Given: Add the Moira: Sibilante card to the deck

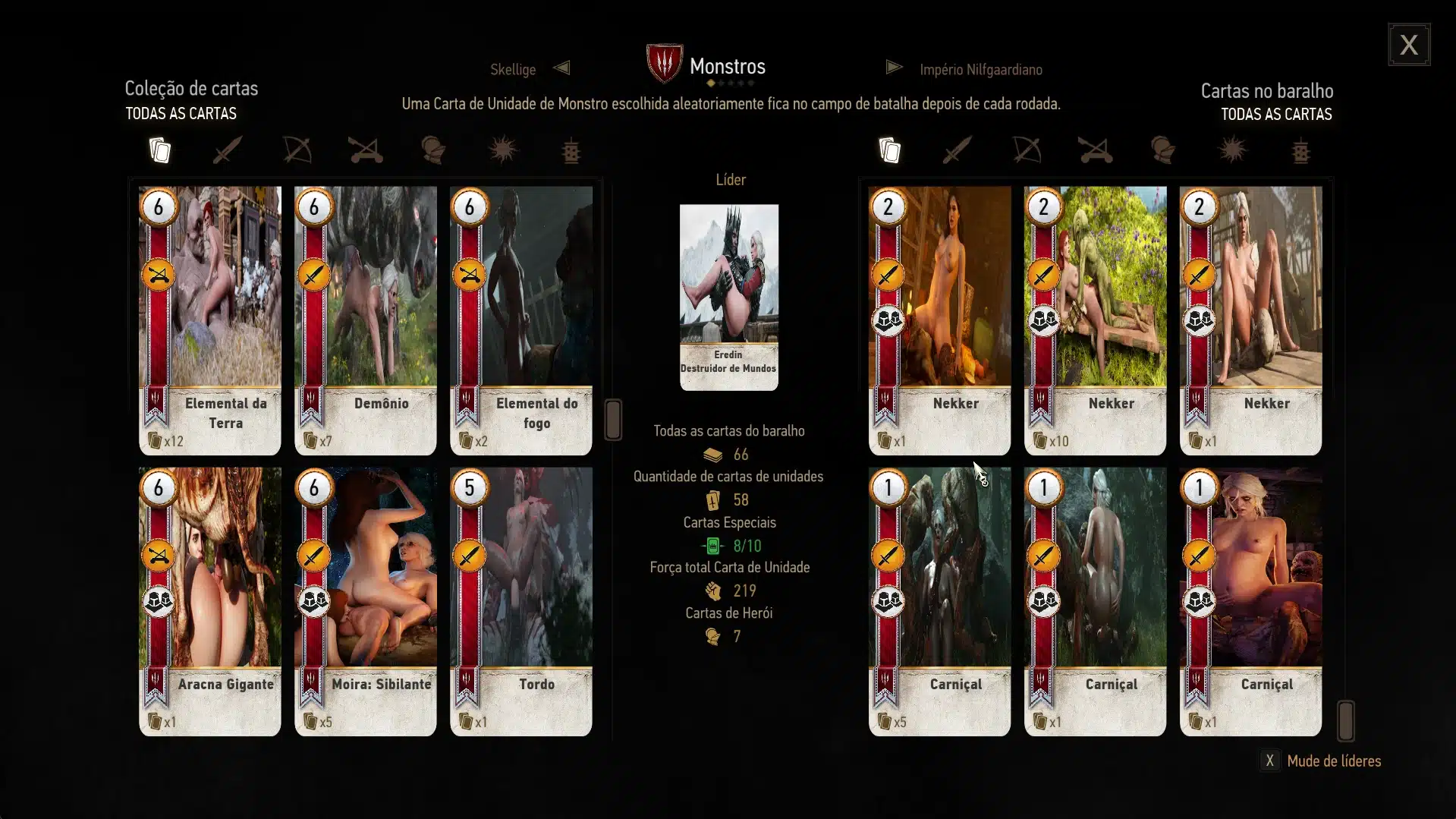Looking at the screenshot, I should click(365, 601).
